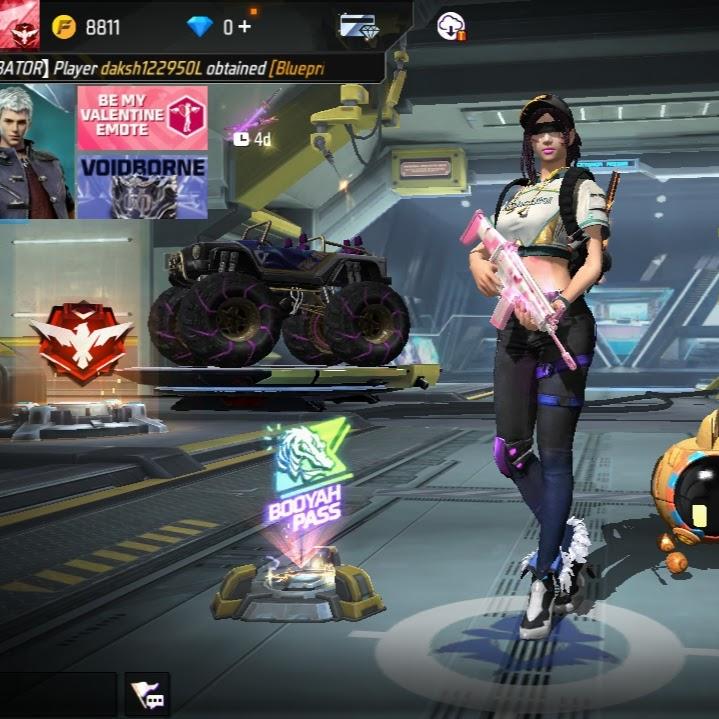
Task: Open the white-haired character banner
Action: pyautogui.click(x=36, y=151)
